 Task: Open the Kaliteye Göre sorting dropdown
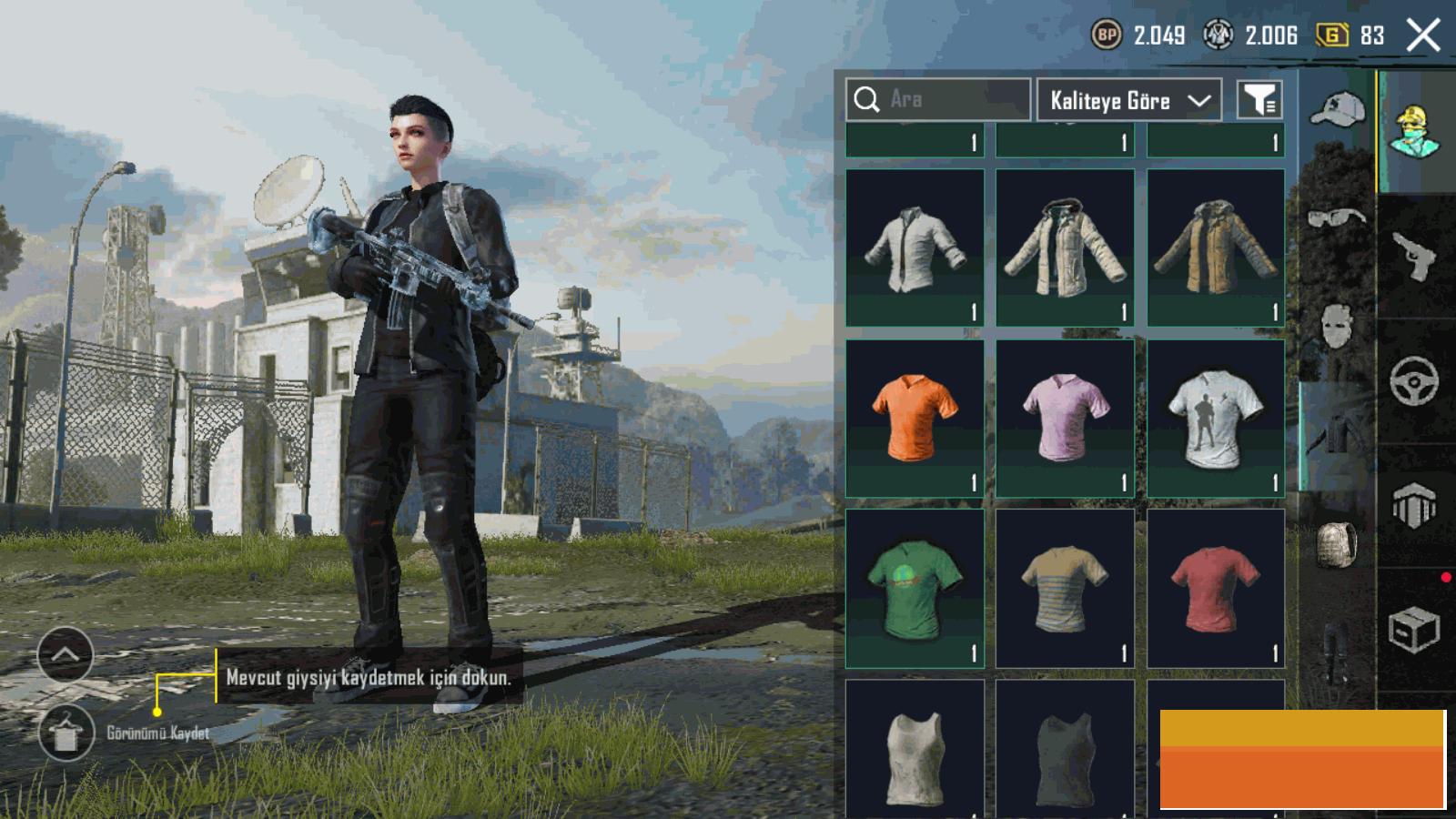1129,100
